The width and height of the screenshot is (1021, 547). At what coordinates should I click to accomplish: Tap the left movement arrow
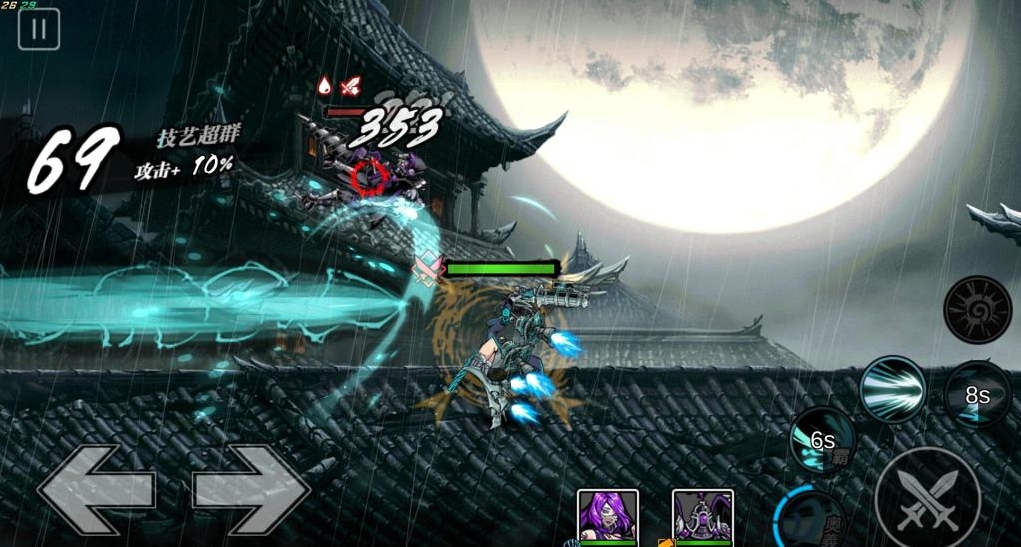click(96, 490)
